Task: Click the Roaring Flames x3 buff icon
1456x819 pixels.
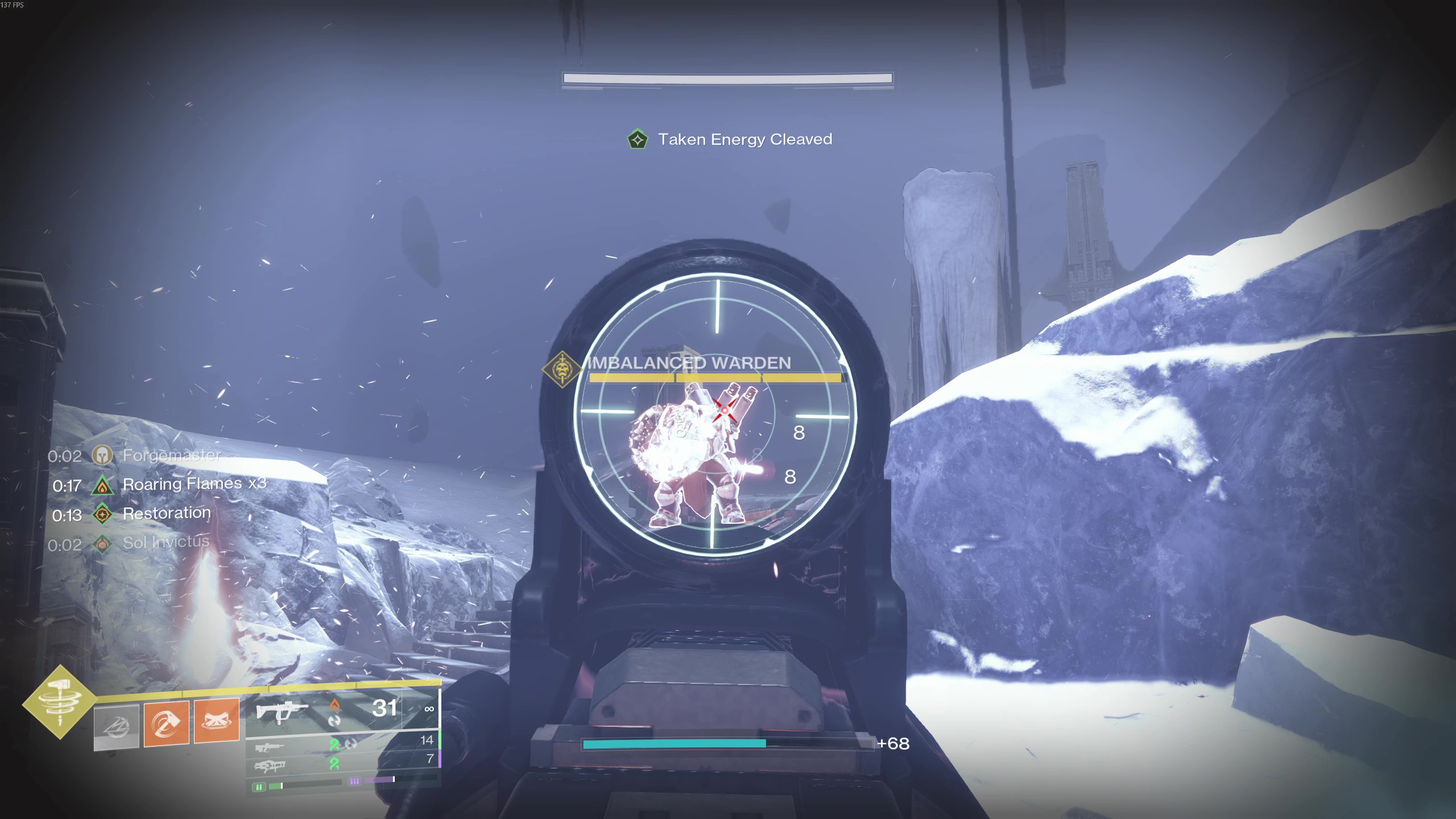Action: click(102, 485)
